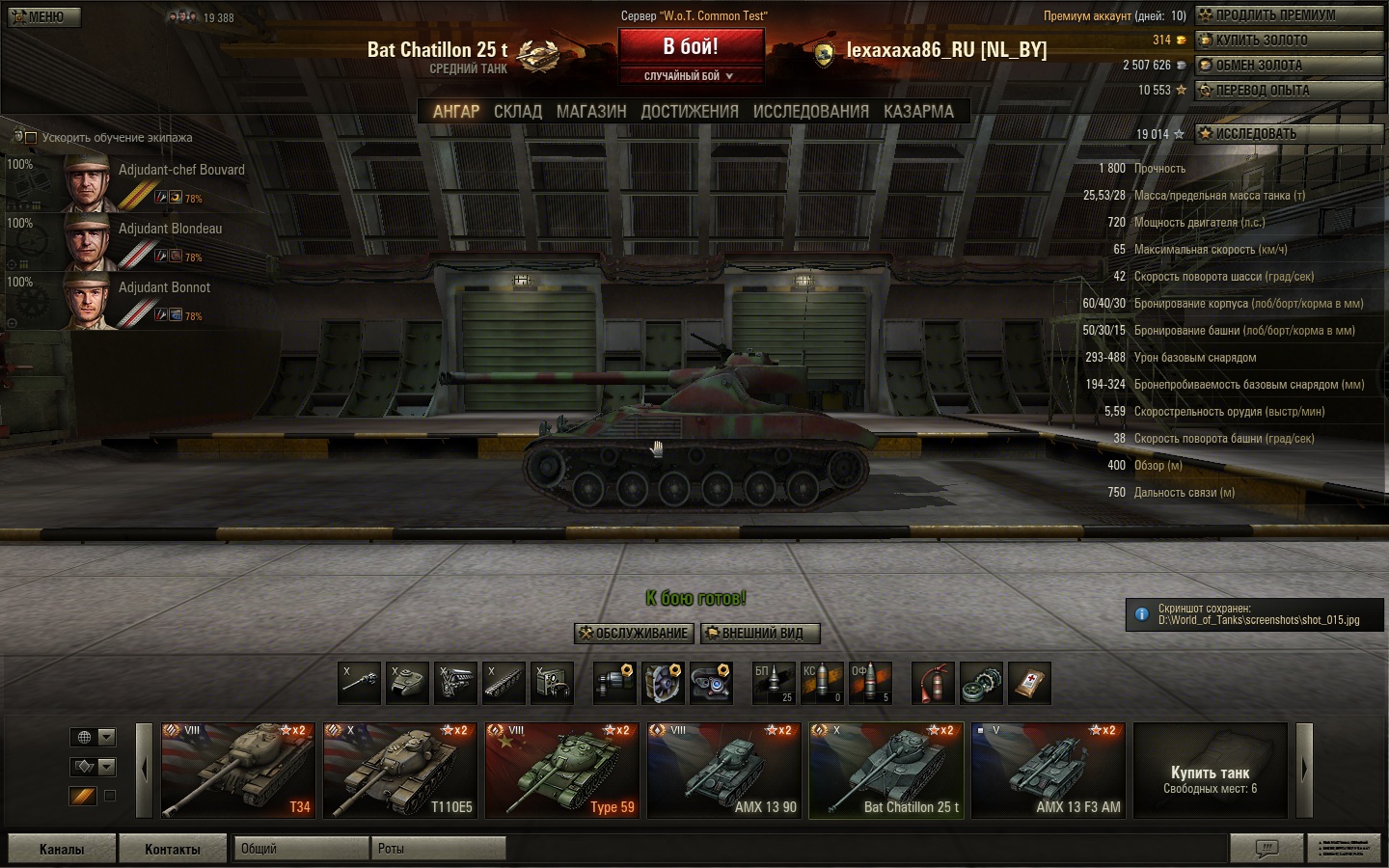Image resolution: width=1389 pixels, height=868 pixels.
Task: Show the ИССЛЕДОВАНИЯ tab
Action: 810,112
